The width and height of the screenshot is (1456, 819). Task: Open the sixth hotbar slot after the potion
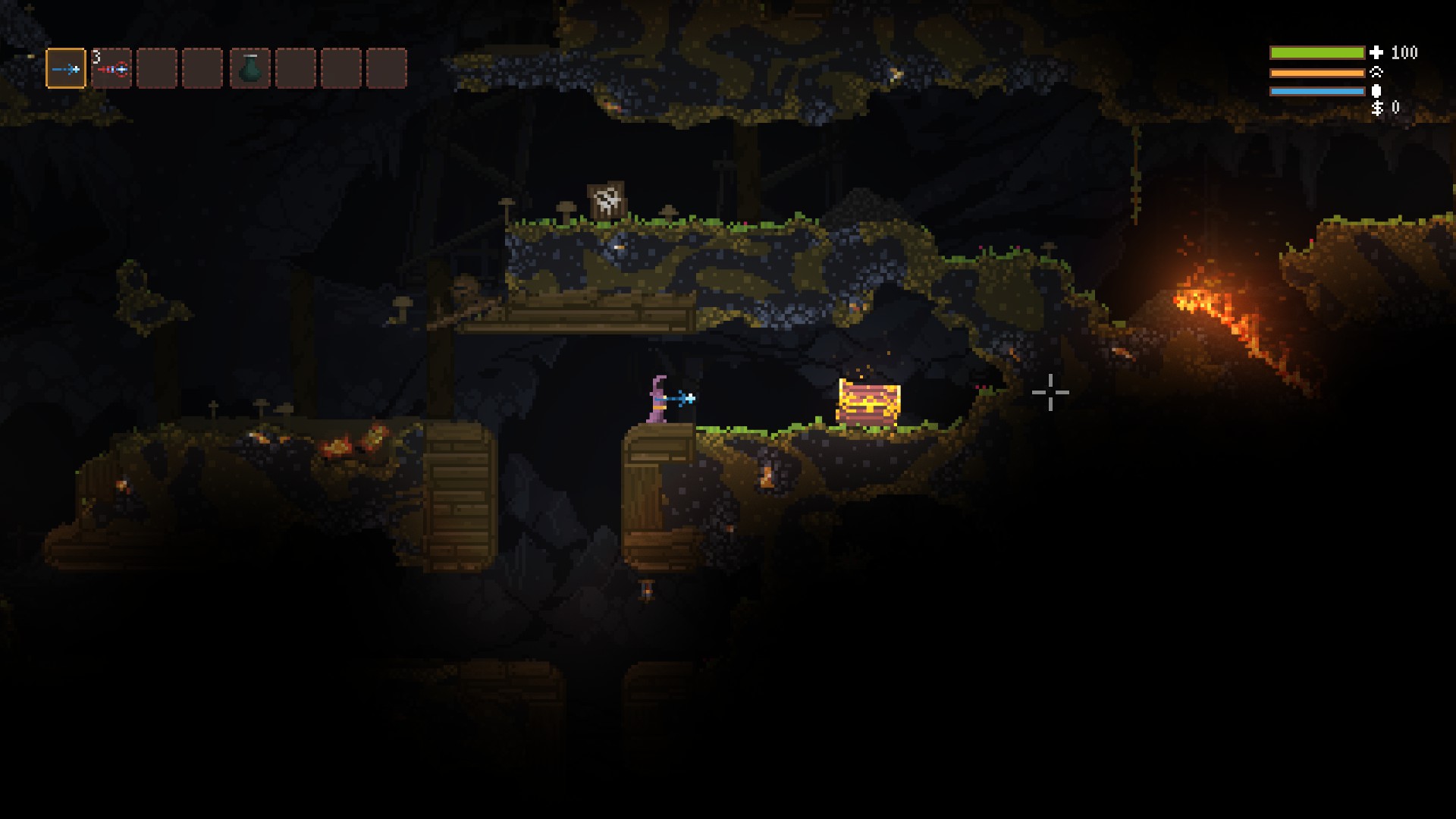(x=295, y=68)
